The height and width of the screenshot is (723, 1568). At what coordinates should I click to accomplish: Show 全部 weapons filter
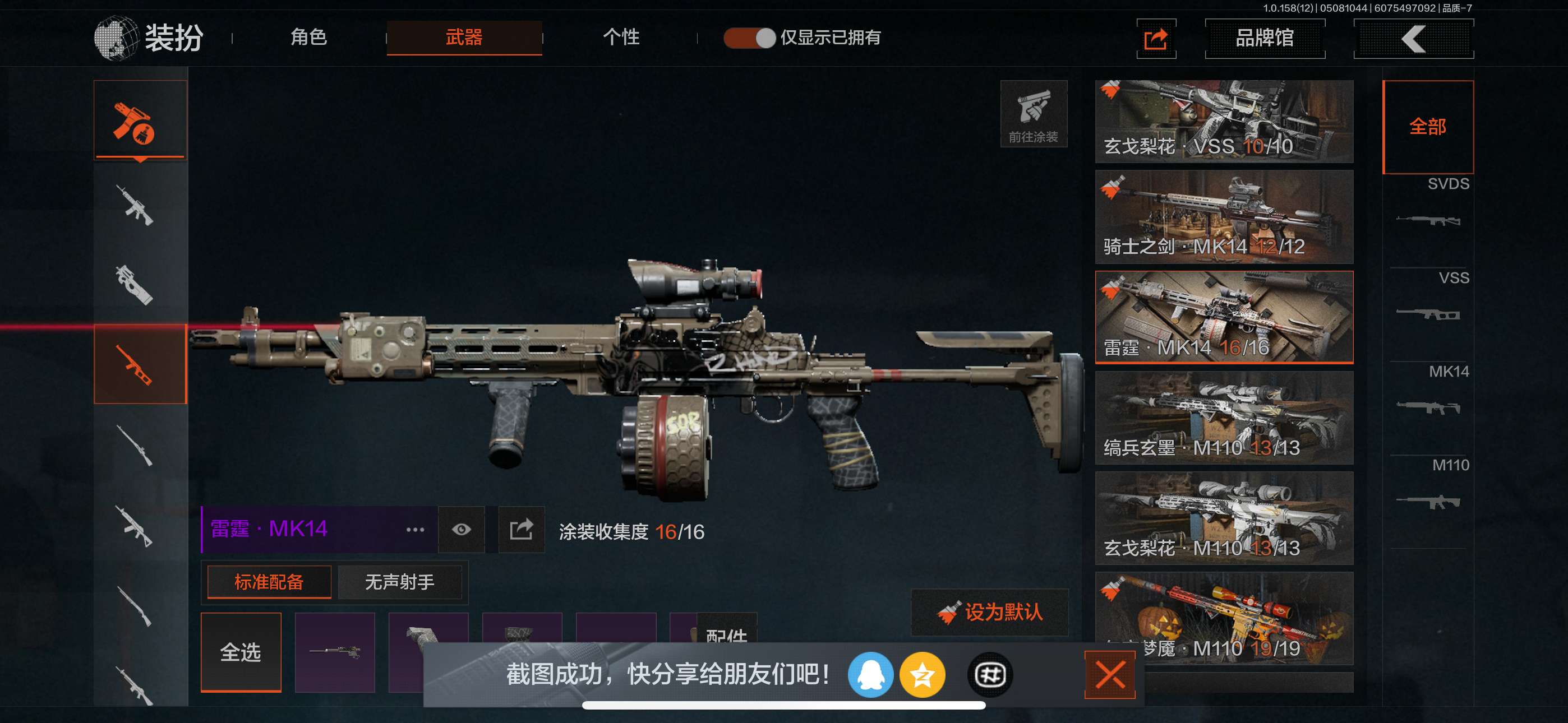1428,127
